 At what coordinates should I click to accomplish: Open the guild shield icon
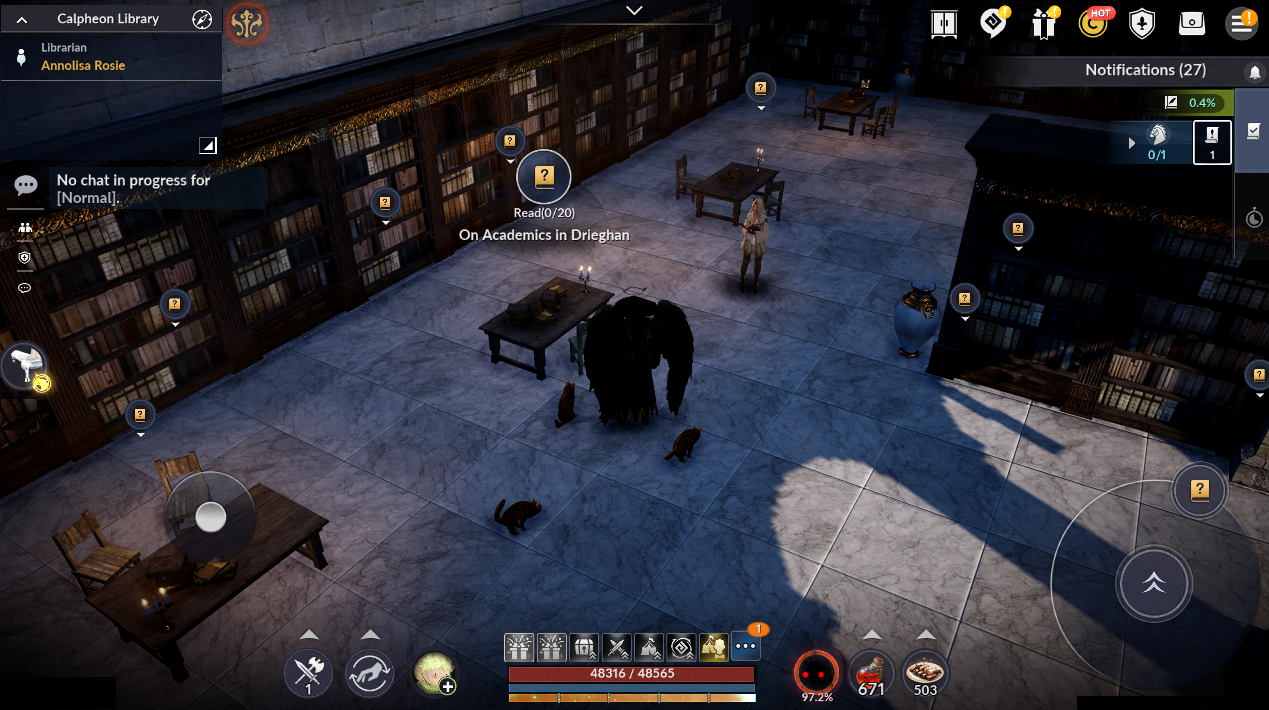[x=1142, y=23]
